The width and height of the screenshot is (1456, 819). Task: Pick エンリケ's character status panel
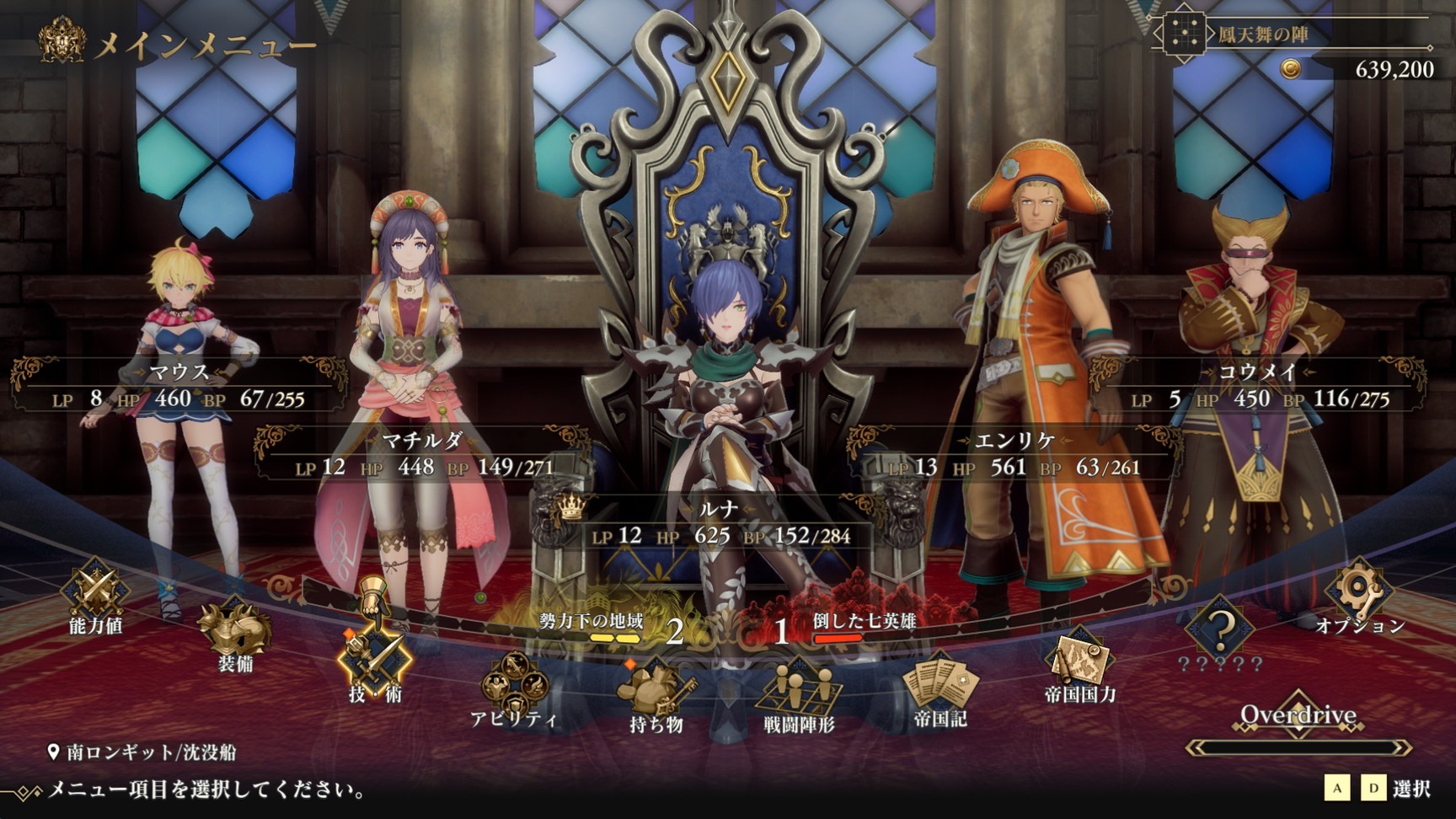coord(1014,455)
